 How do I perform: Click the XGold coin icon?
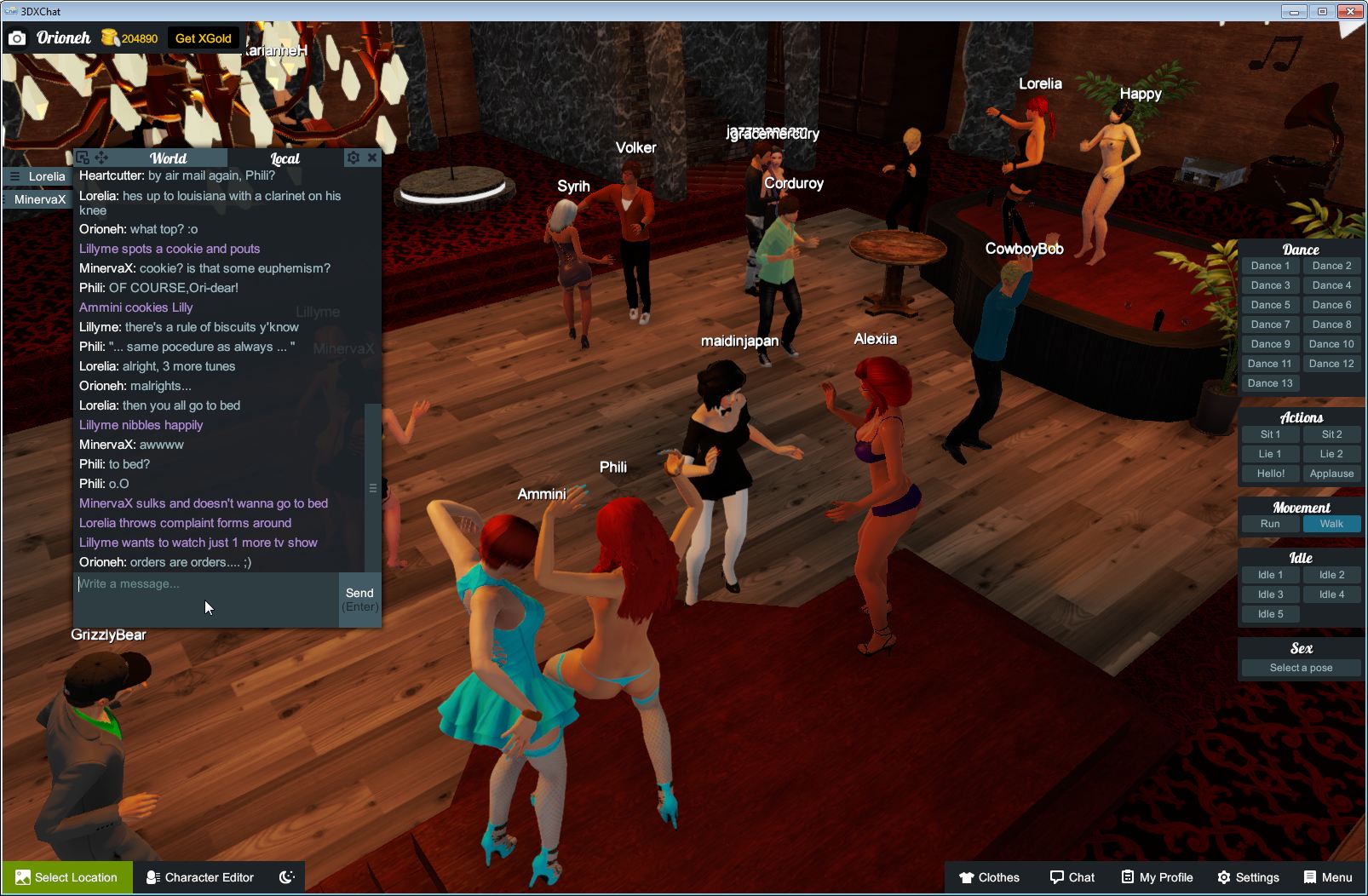coord(108,37)
